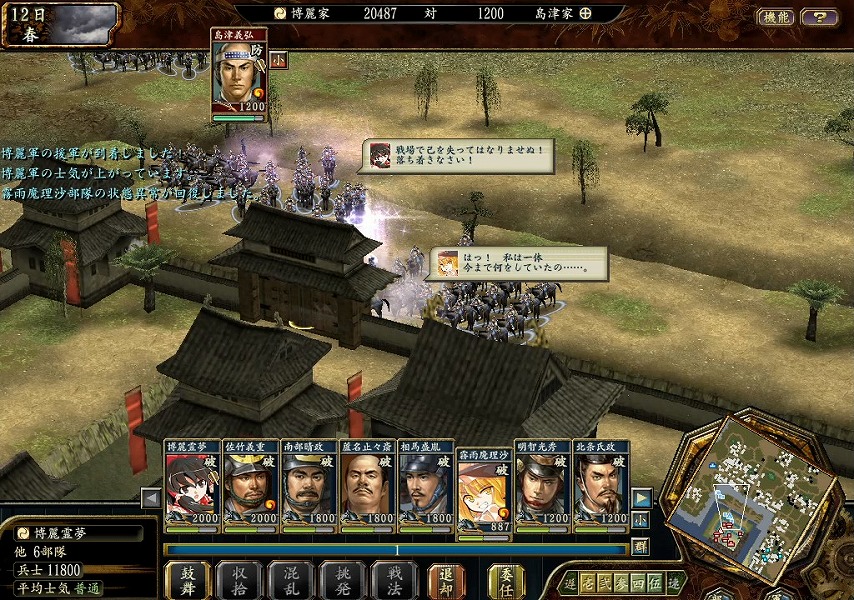854x600 pixels.
Task: Select enemy commander 島津義弘 portrait
Action: click(x=239, y=77)
